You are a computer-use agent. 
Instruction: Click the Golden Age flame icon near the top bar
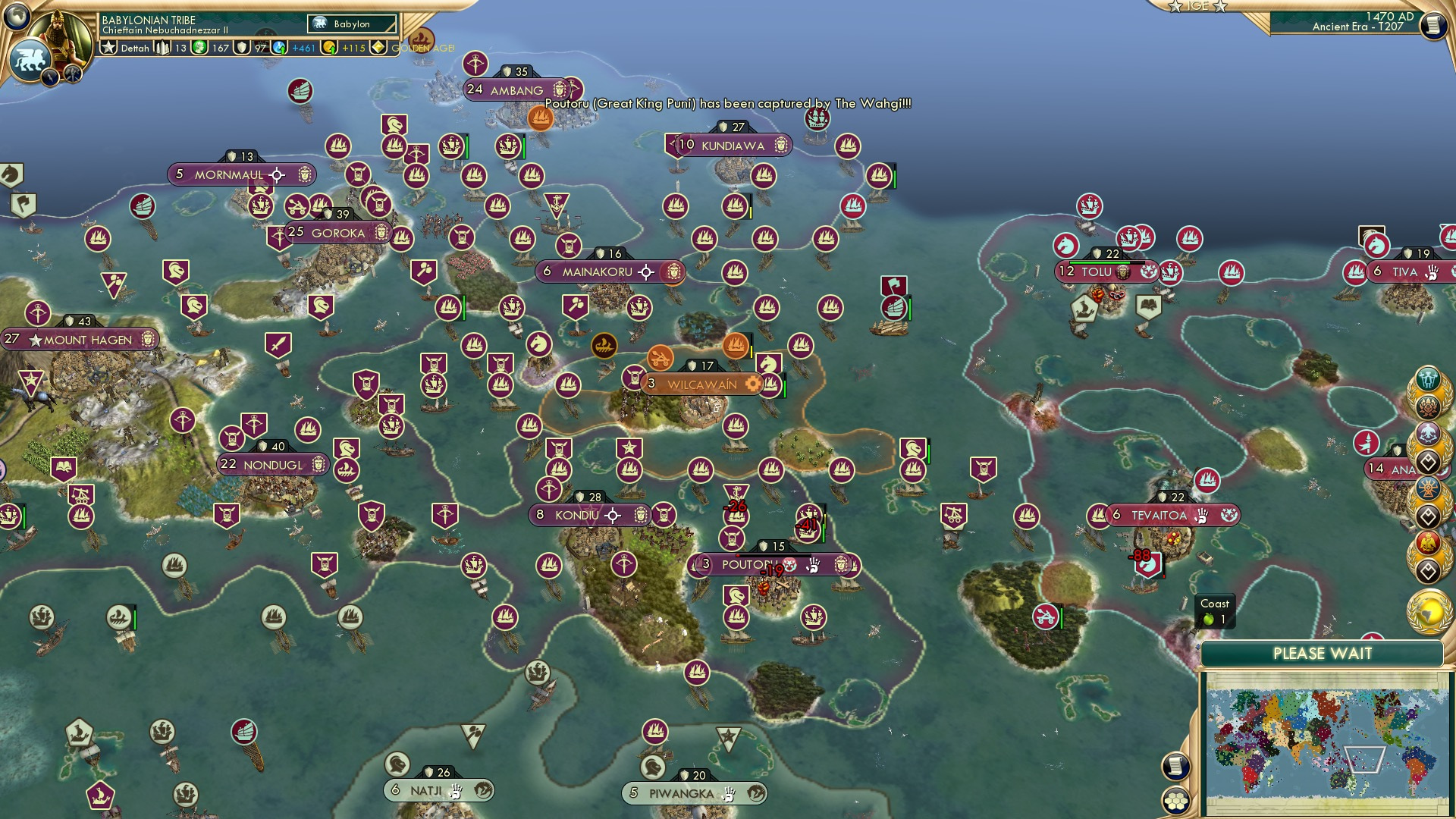[x=423, y=38]
